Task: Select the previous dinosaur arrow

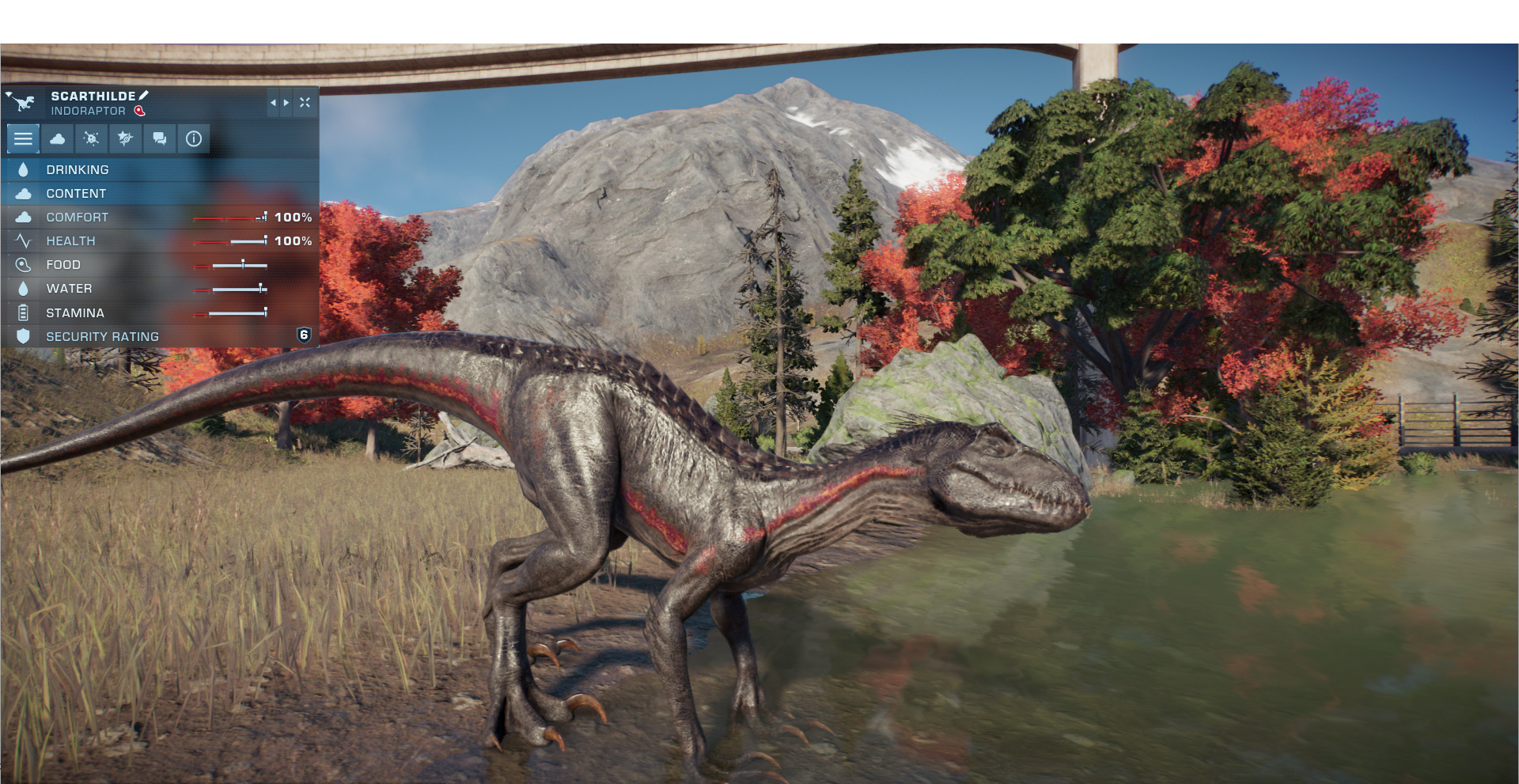Action: click(273, 103)
